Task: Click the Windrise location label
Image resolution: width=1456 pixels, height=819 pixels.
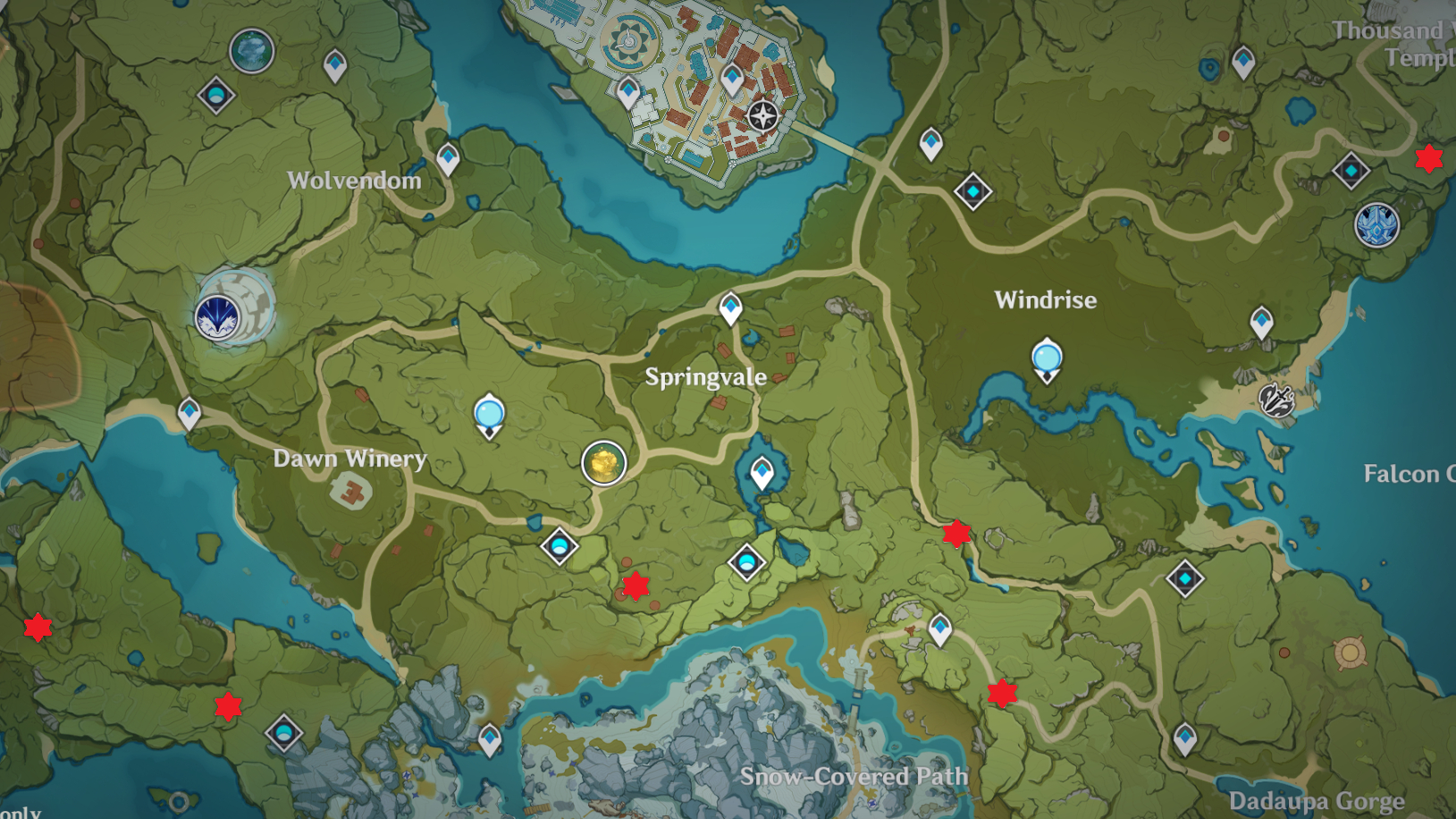Action: coord(1044,300)
